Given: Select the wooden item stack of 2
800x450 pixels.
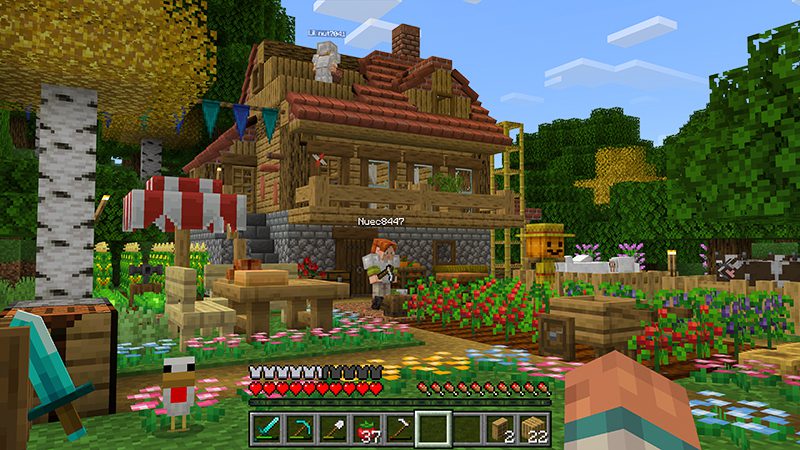Looking at the screenshot, I should click(500, 428).
